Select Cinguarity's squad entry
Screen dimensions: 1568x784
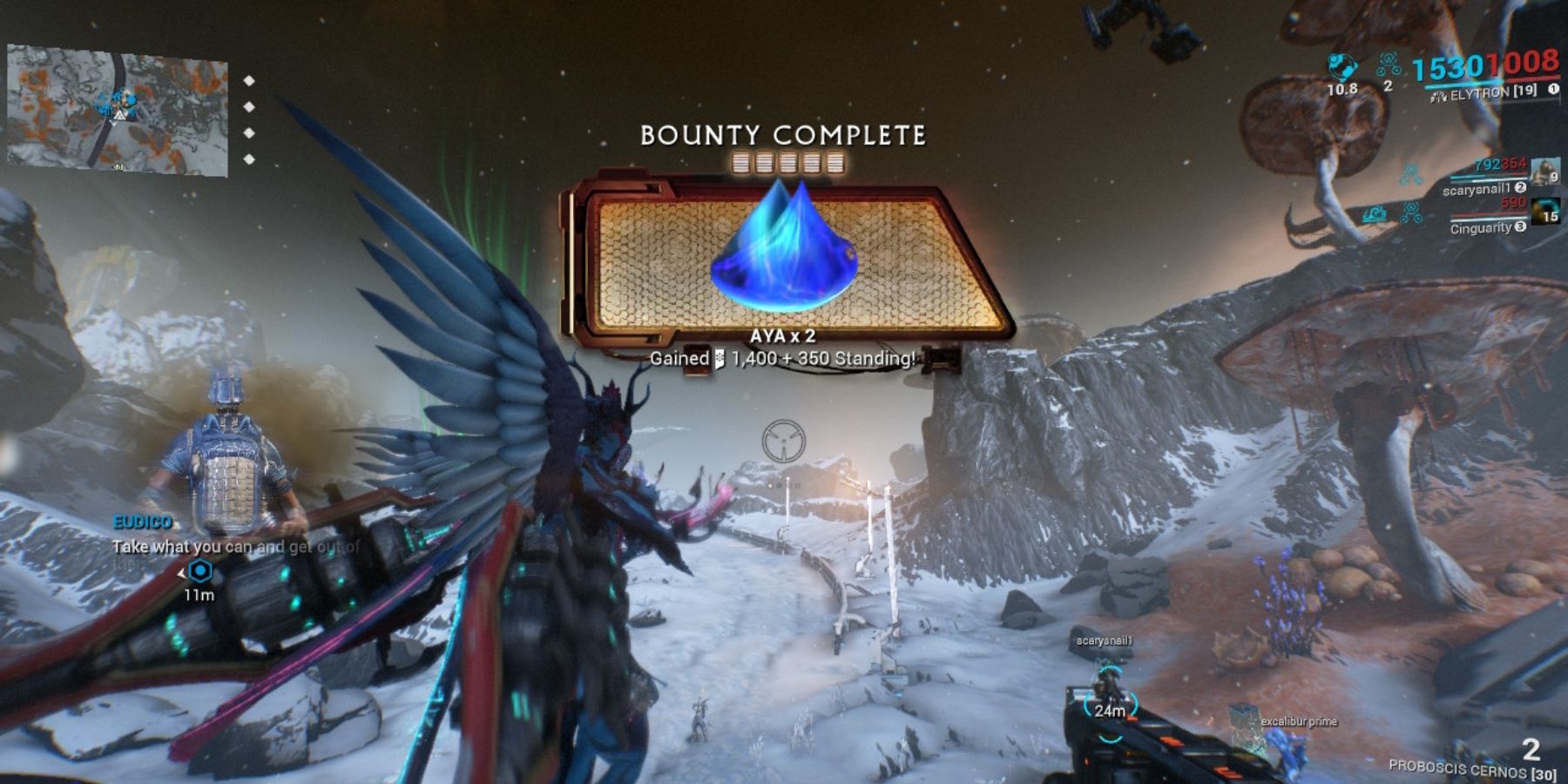click(1481, 227)
